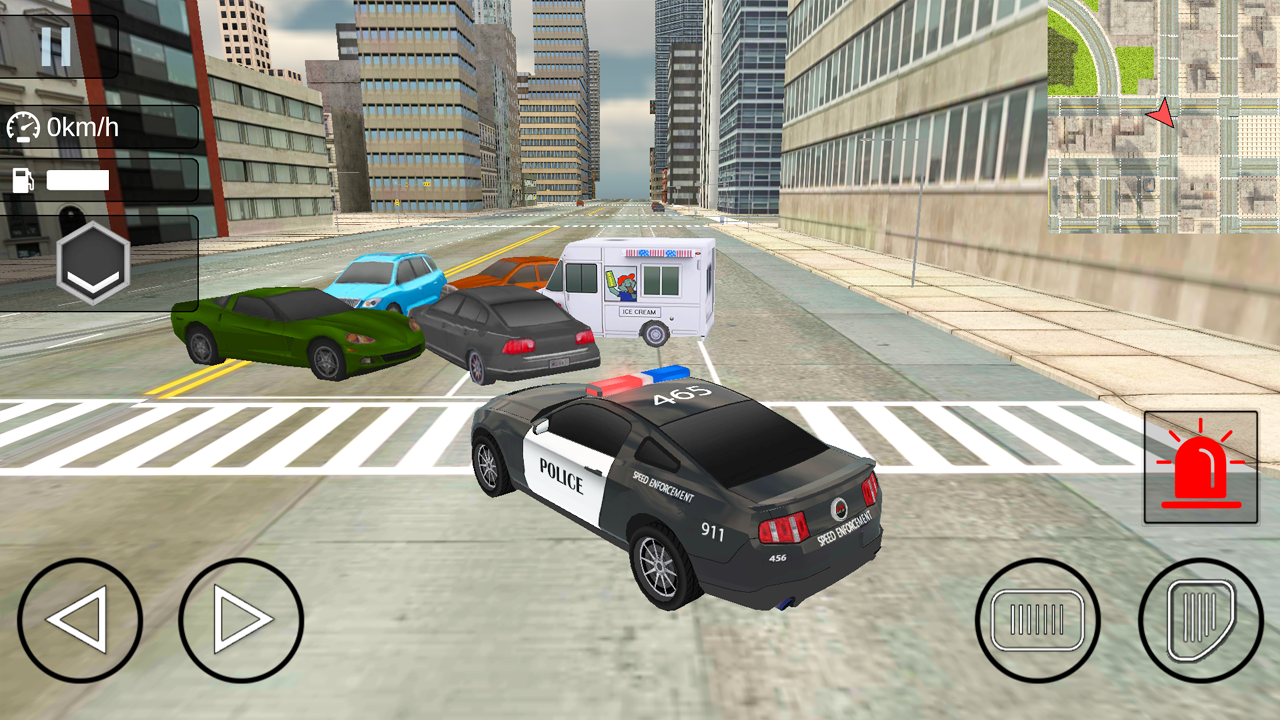The height and width of the screenshot is (720, 1280).
Task: Tap the fuel pump icon
Action: 24,179
